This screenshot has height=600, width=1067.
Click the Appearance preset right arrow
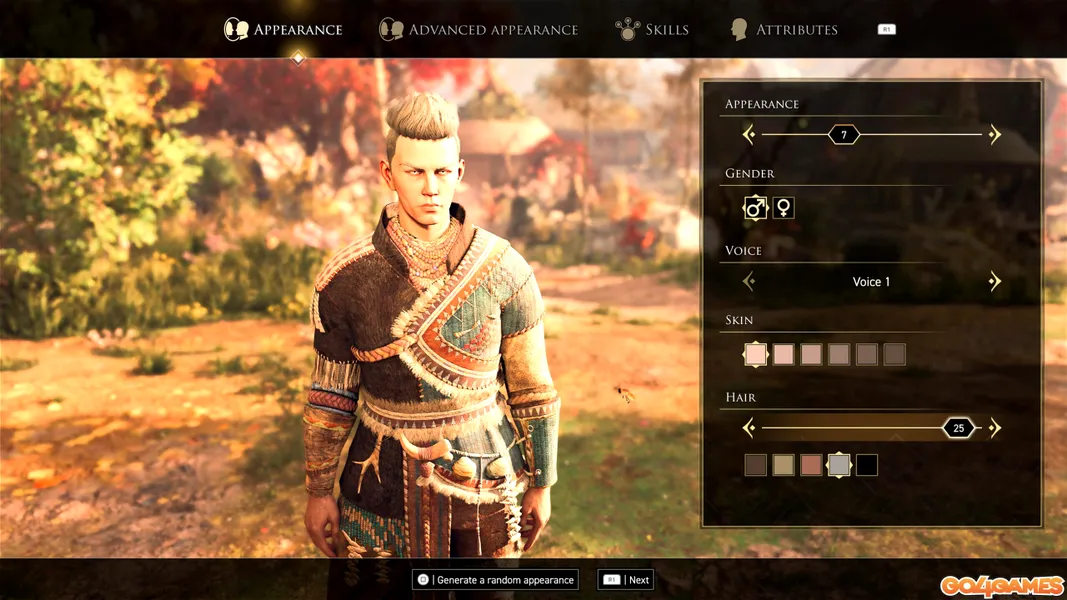click(994, 135)
